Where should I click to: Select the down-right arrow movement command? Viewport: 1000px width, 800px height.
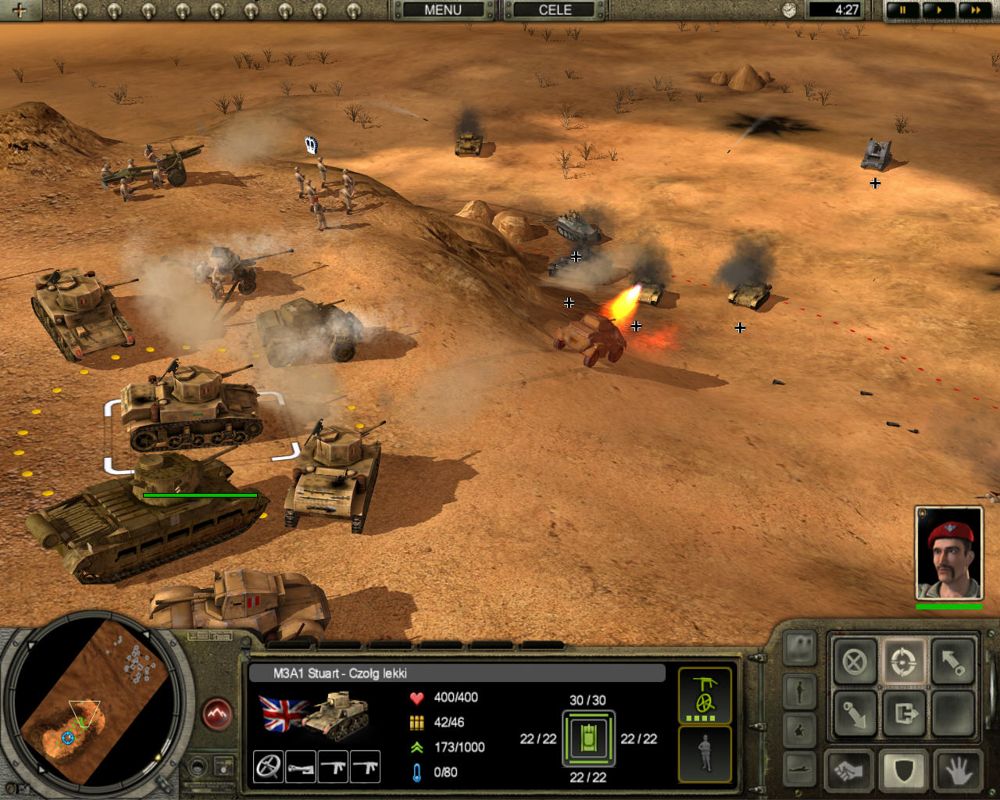pyautogui.click(x=853, y=713)
